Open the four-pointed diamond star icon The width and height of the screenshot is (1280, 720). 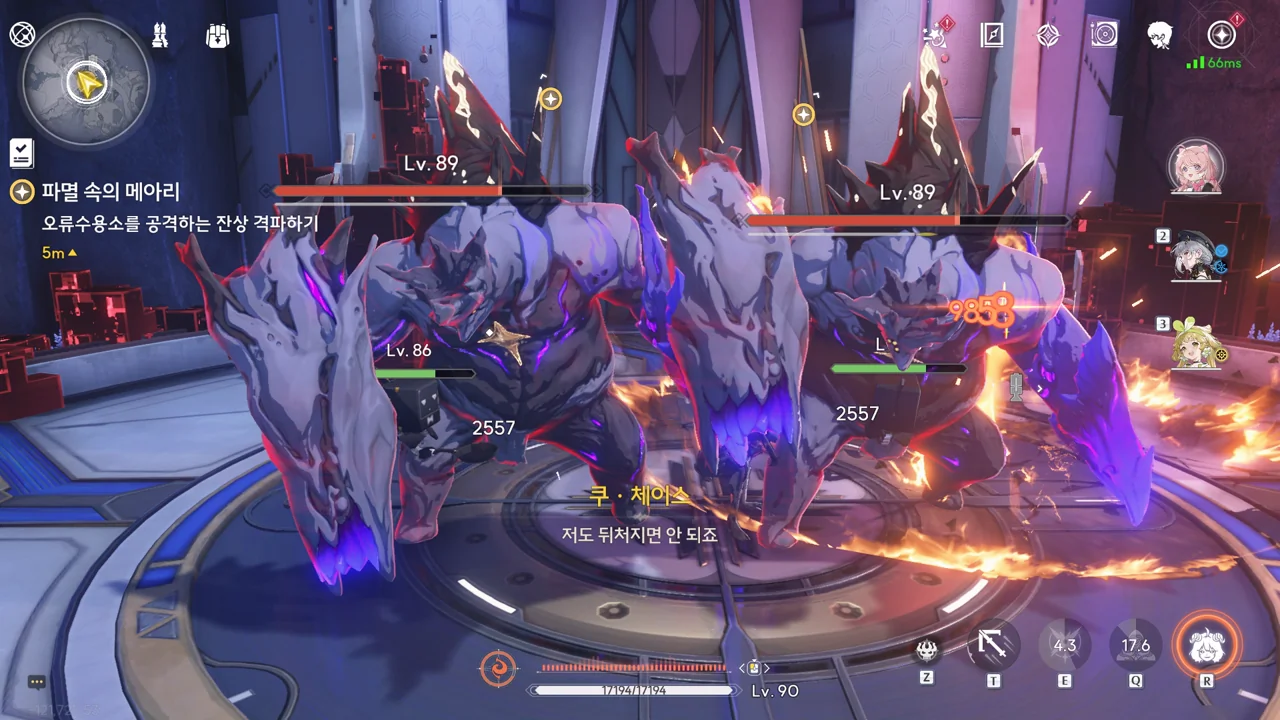(1047, 36)
